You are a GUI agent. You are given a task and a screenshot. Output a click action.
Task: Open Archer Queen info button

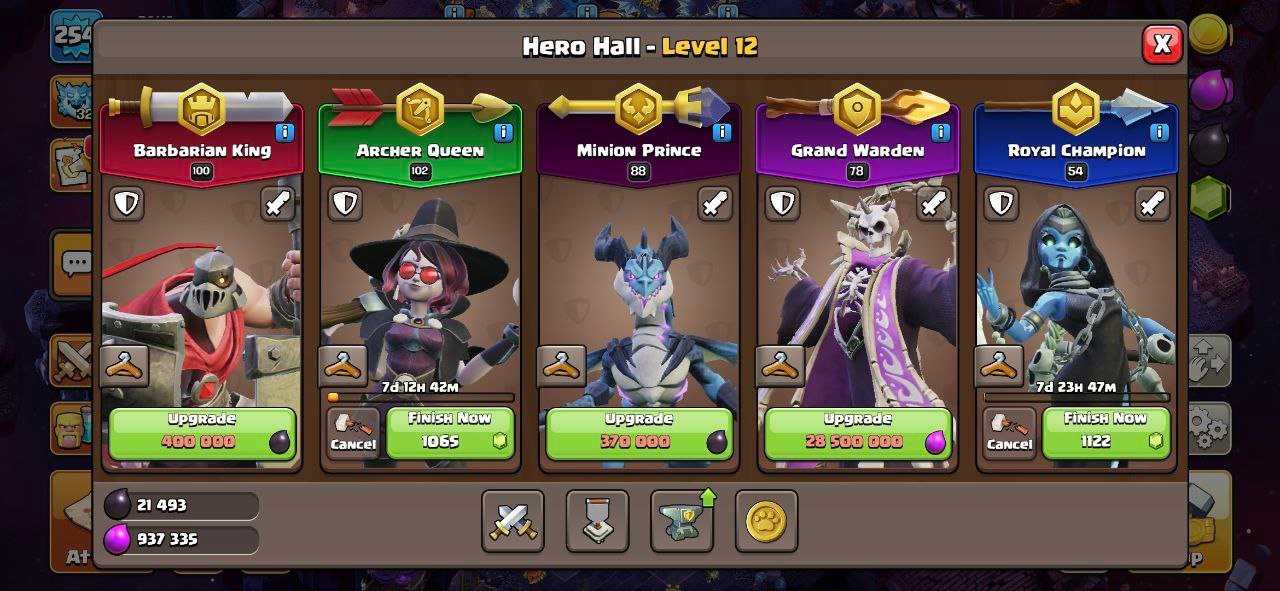(x=503, y=132)
